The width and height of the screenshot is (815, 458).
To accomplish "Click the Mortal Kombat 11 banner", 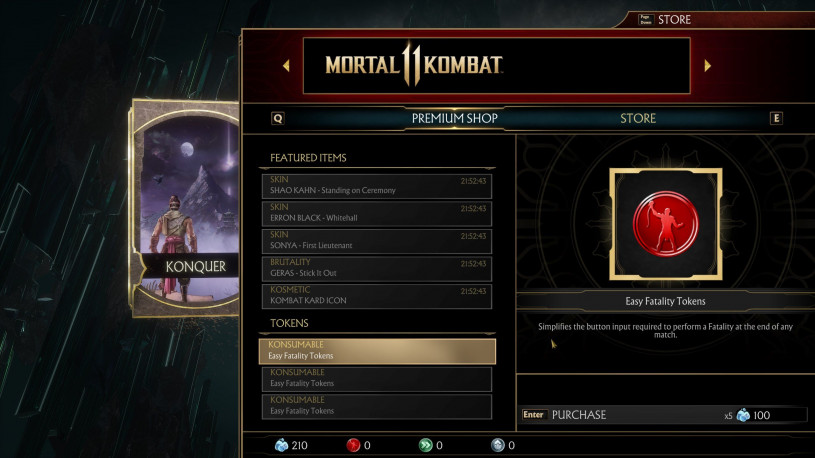I will point(496,66).
